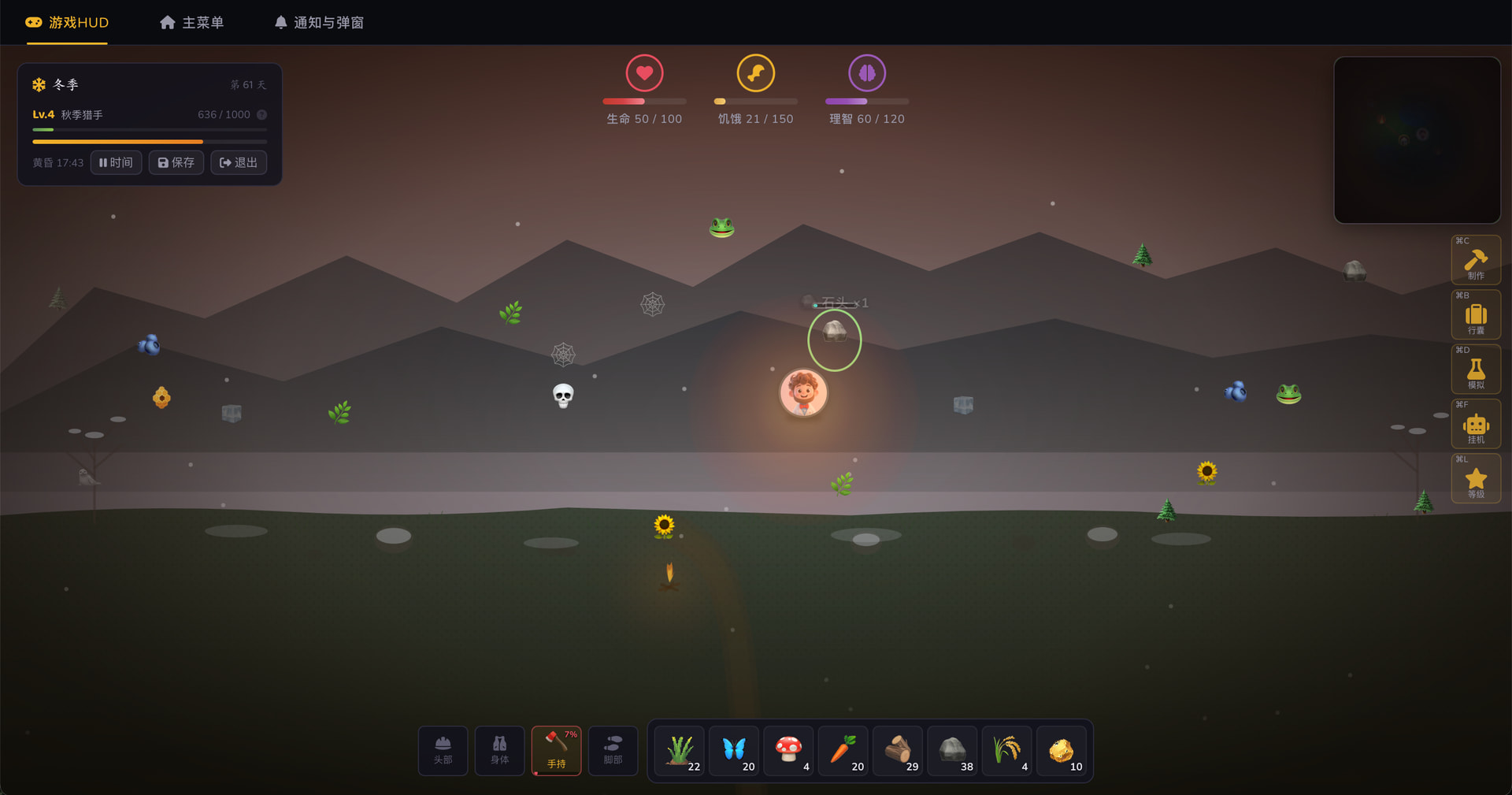The height and width of the screenshot is (795, 1512).
Task: Select the 手持 axe equipment slot
Action: click(556, 751)
